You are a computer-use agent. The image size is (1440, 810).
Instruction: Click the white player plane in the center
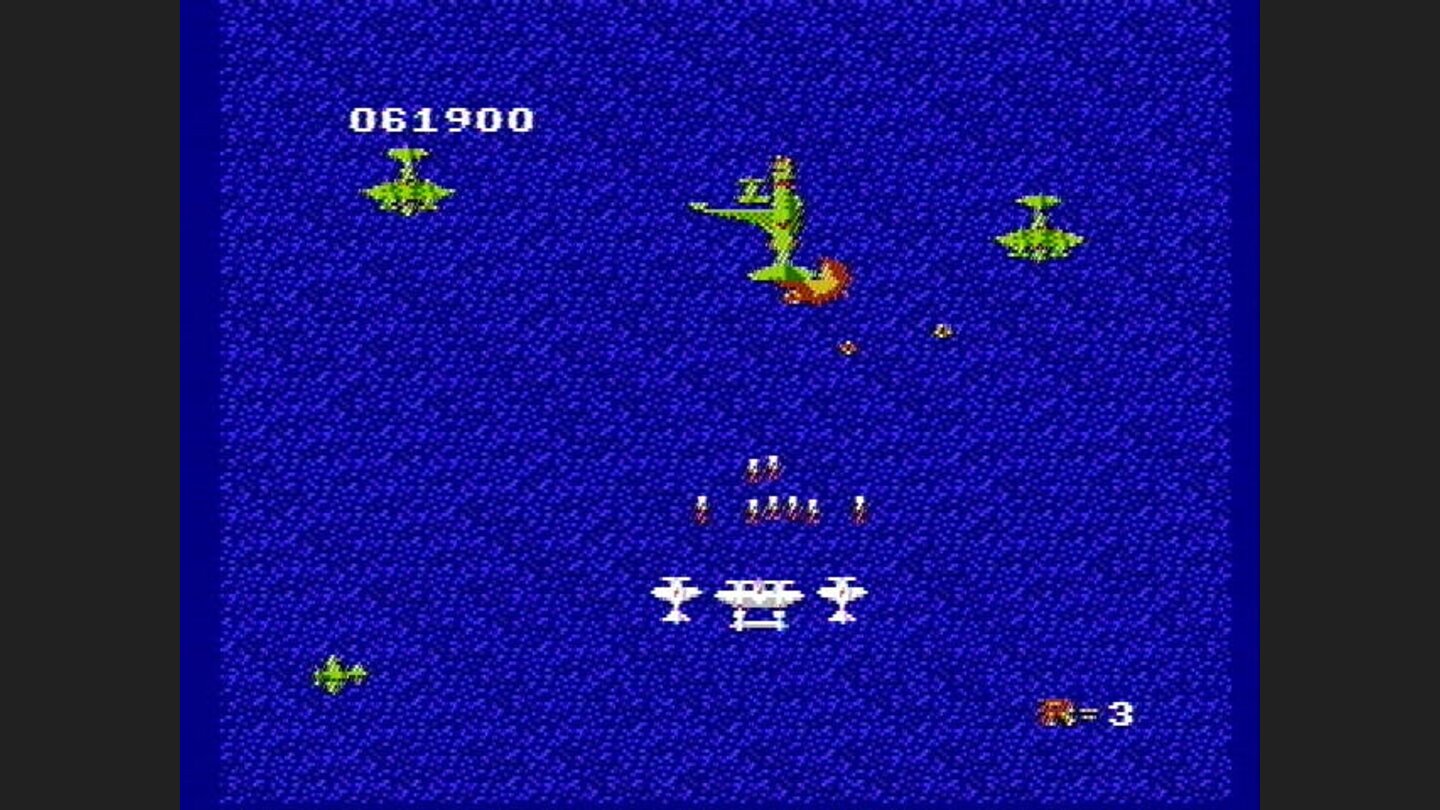point(758,600)
